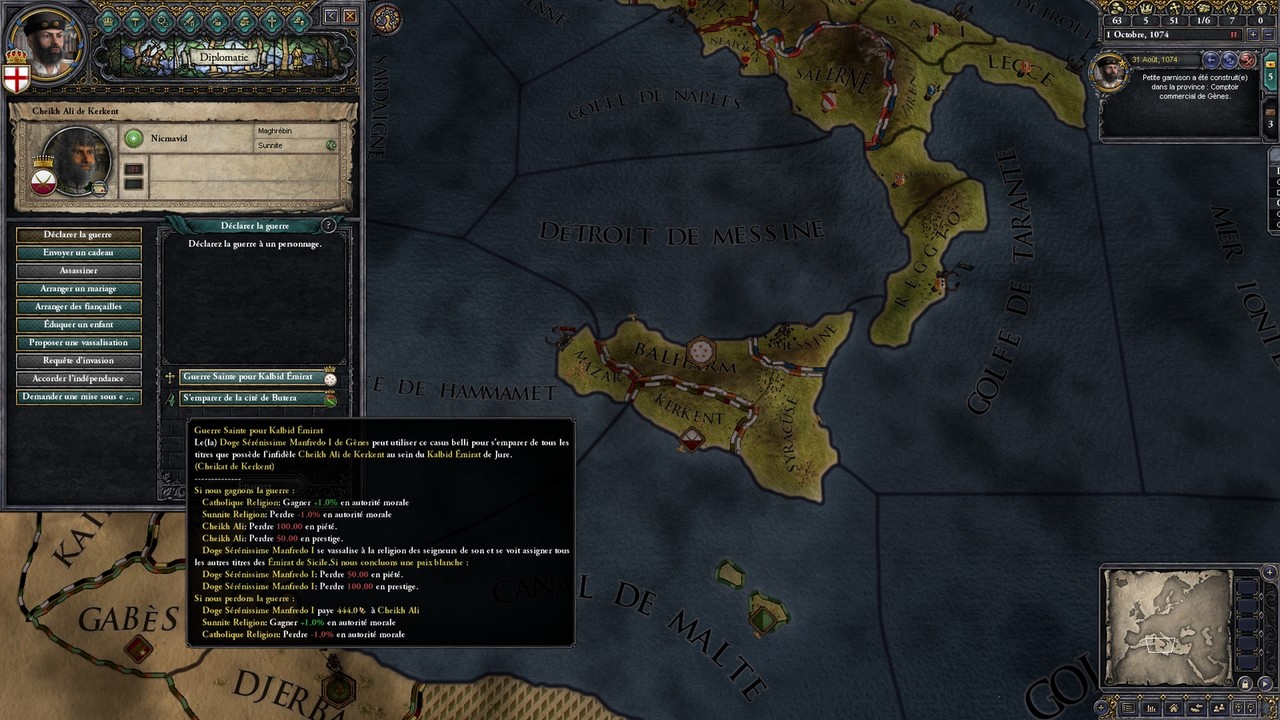Image resolution: width=1280 pixels, height=720 pixels.
Task: Select Arranger des fiançailles
Action: 78,307
